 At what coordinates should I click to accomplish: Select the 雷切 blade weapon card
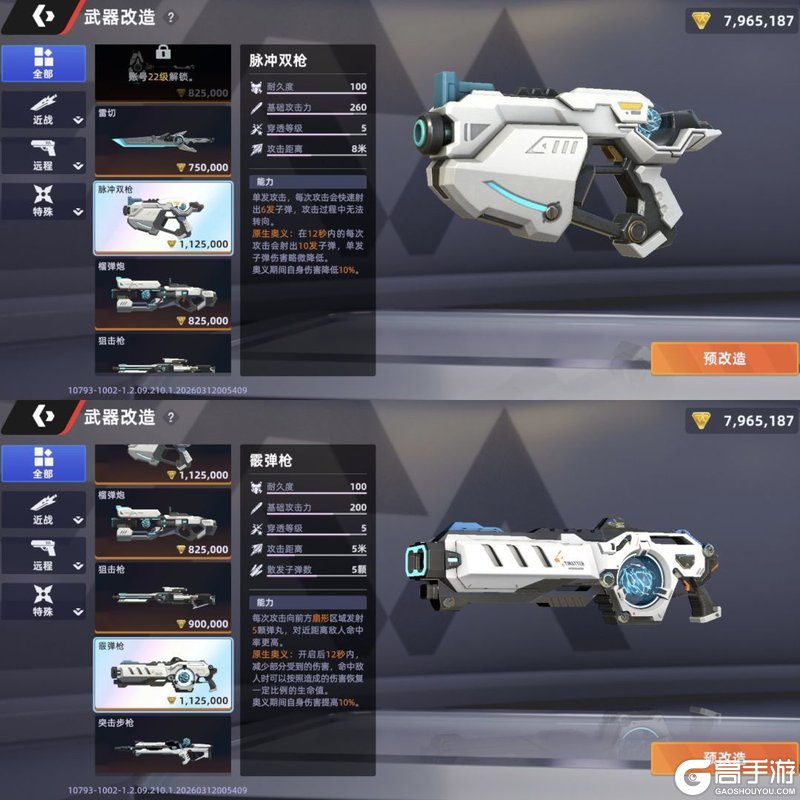click(x=162, y=141)
